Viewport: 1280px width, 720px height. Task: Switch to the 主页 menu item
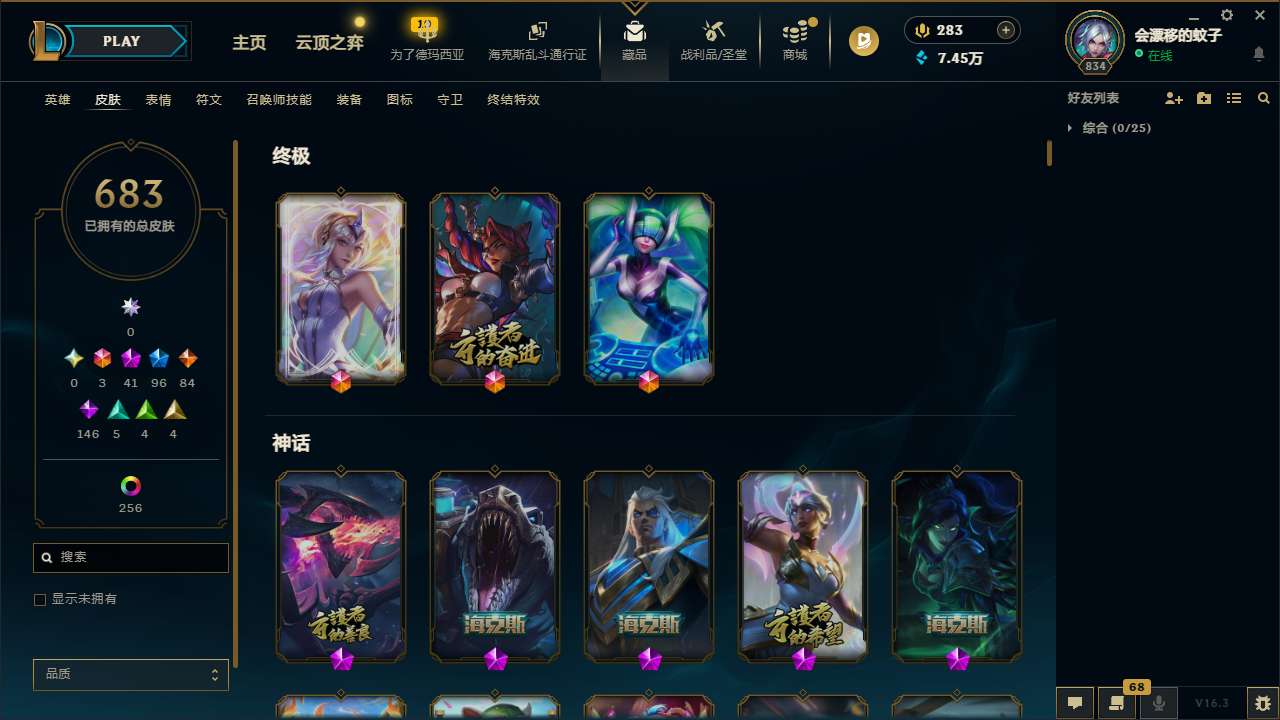(x=248, y=43)
